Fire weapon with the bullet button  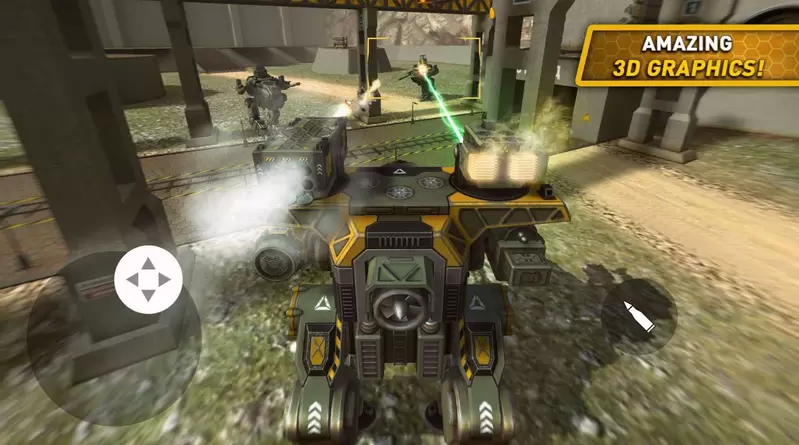[638, 315]
